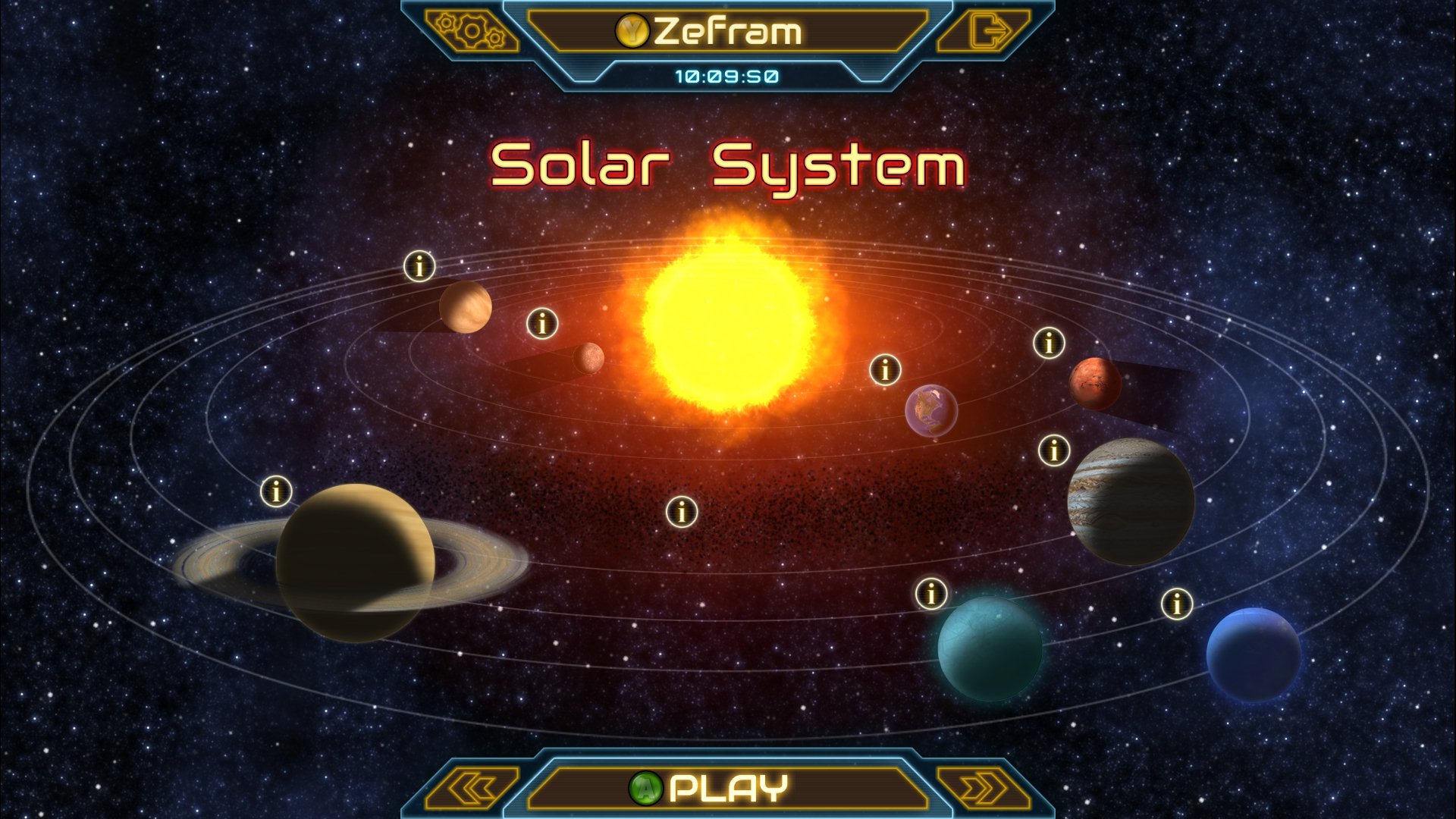This screenshot has height=819, width=1456.
Task: Click the info icon beside Mercury
Action: 541,324
